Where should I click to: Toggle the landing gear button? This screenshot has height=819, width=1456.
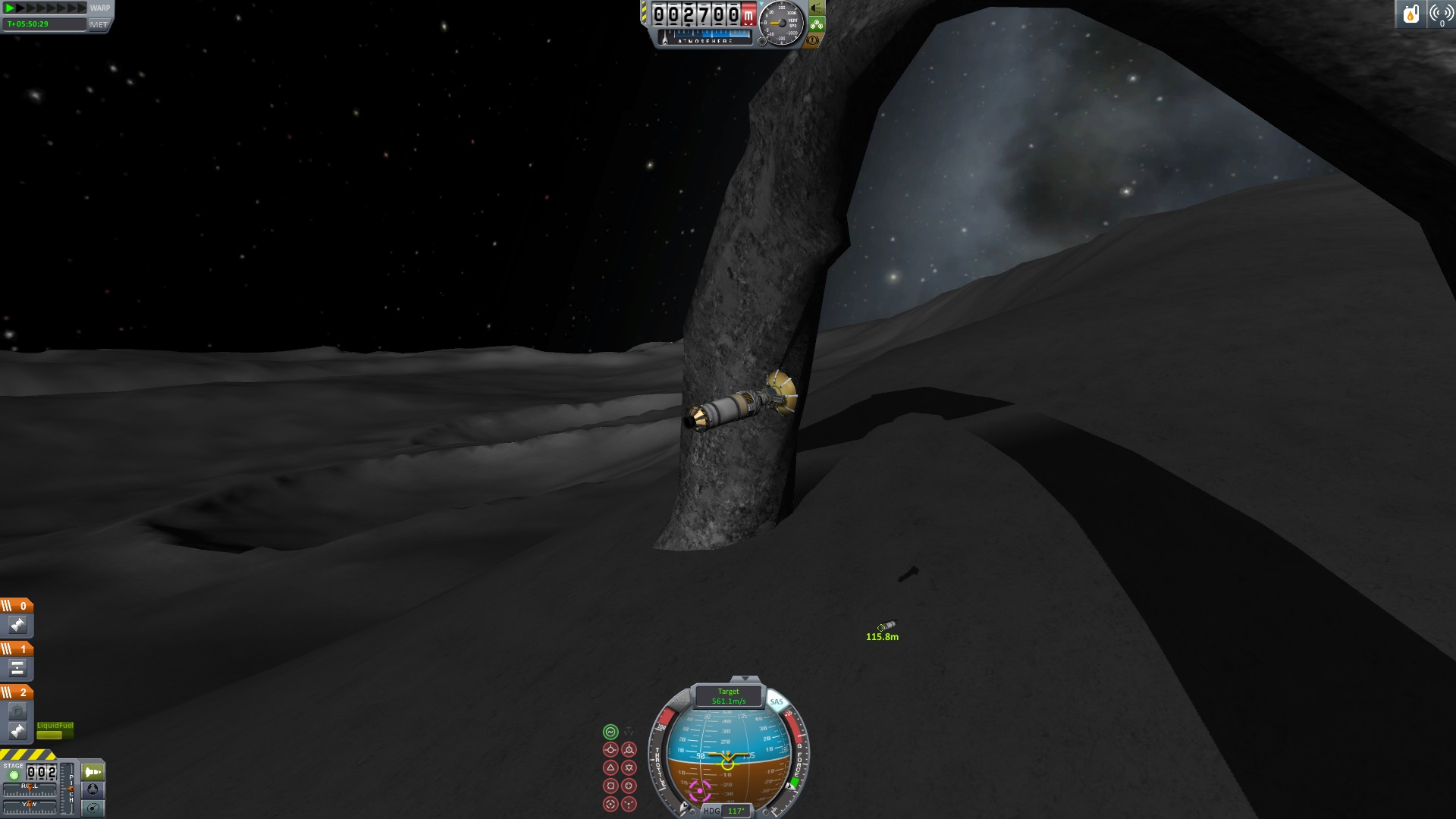pos(817,24)
